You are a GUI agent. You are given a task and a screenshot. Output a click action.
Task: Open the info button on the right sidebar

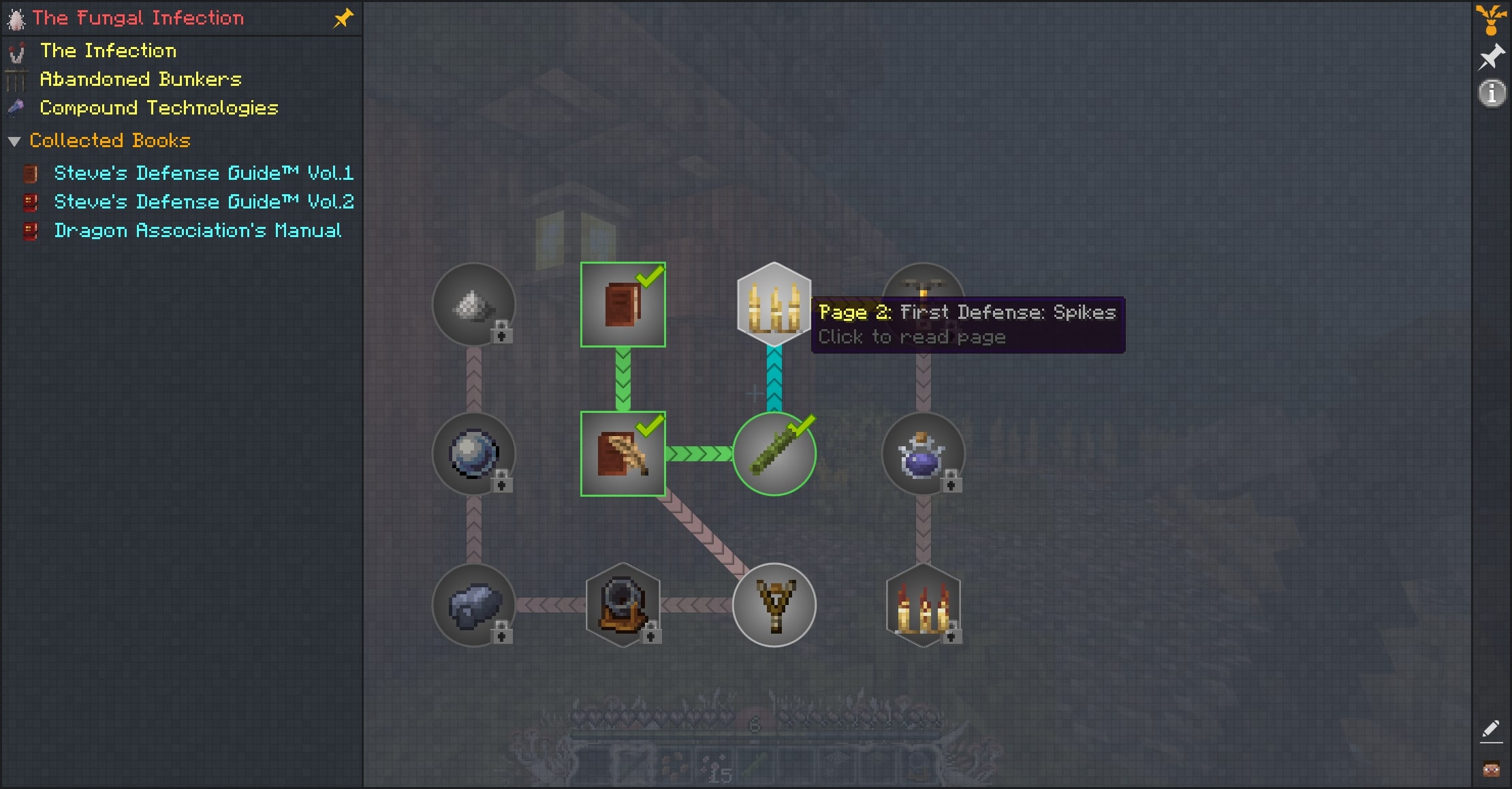pos(1491,93)
